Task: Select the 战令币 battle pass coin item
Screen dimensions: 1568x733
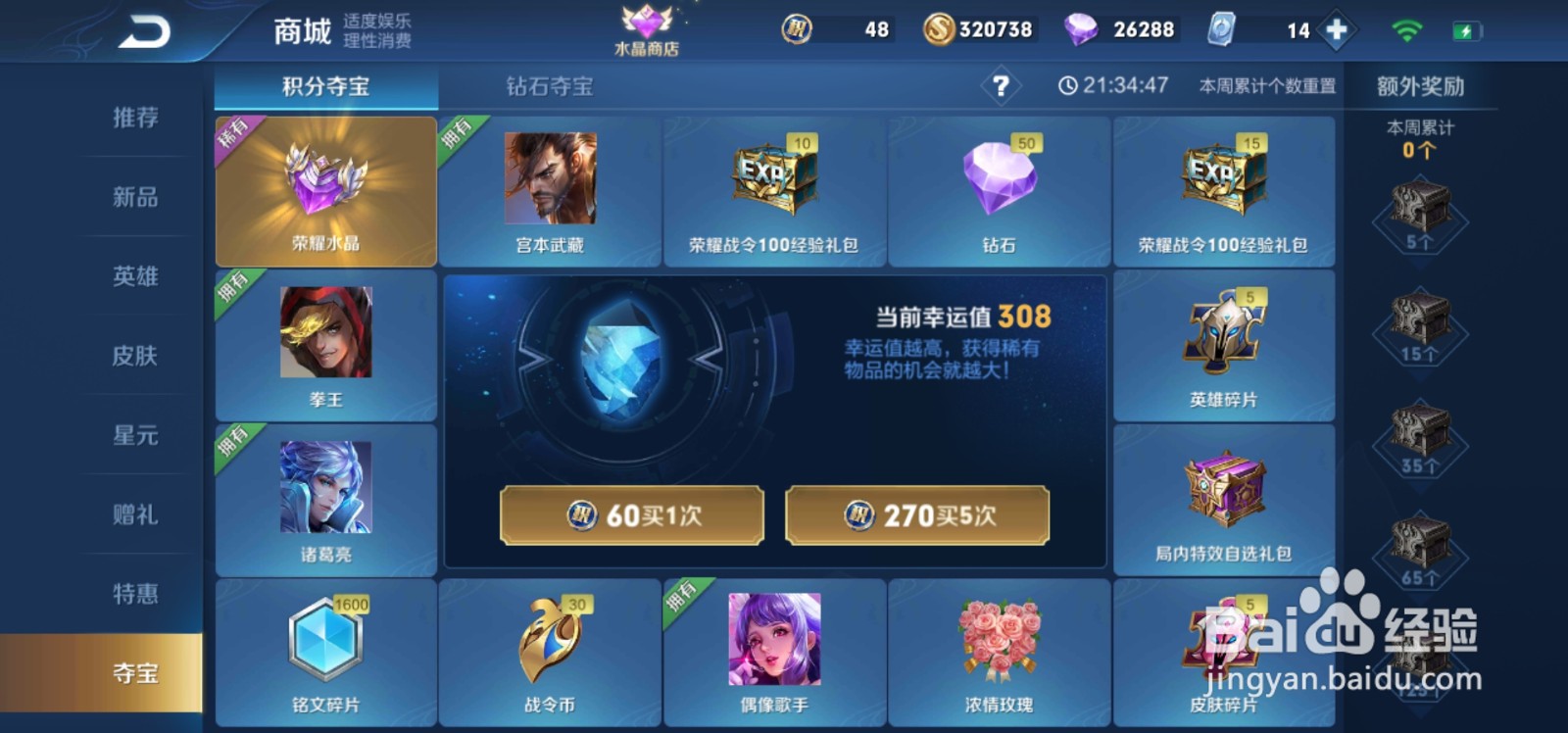Action: coord(549,652)
